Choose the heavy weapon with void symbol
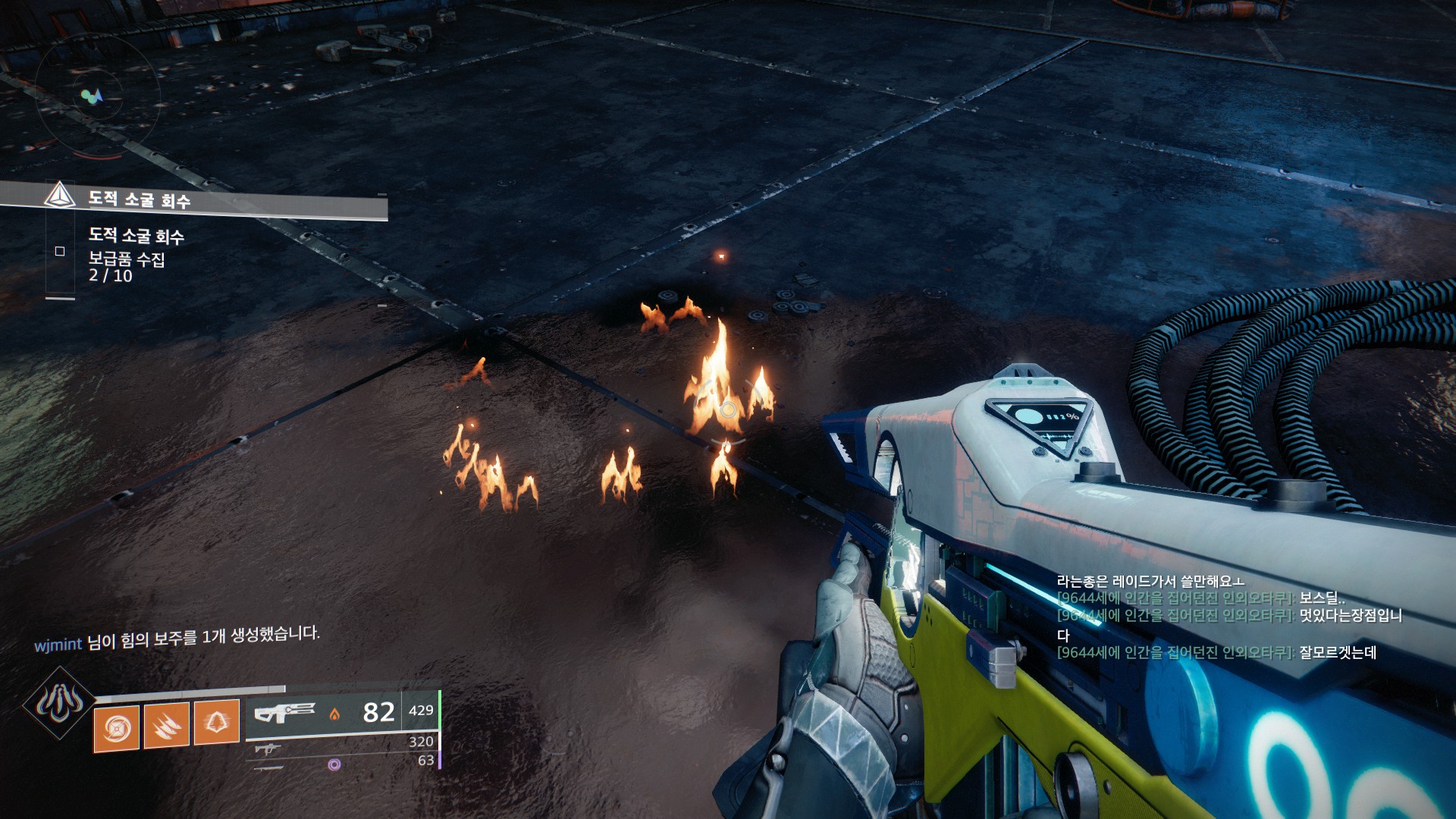Viewport: 1456px width, 819px height. coord(334,764)
